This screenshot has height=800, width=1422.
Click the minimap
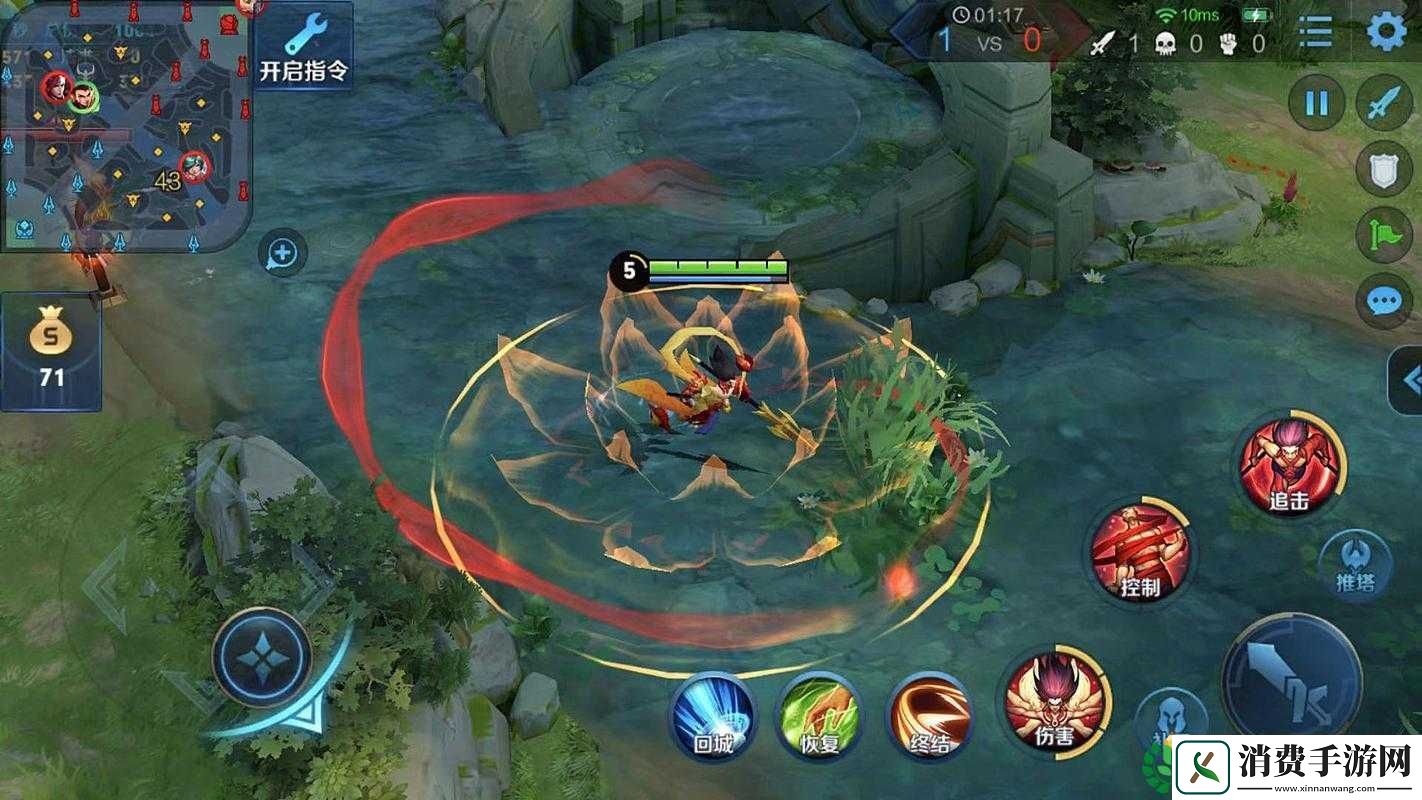coord(124,124)
